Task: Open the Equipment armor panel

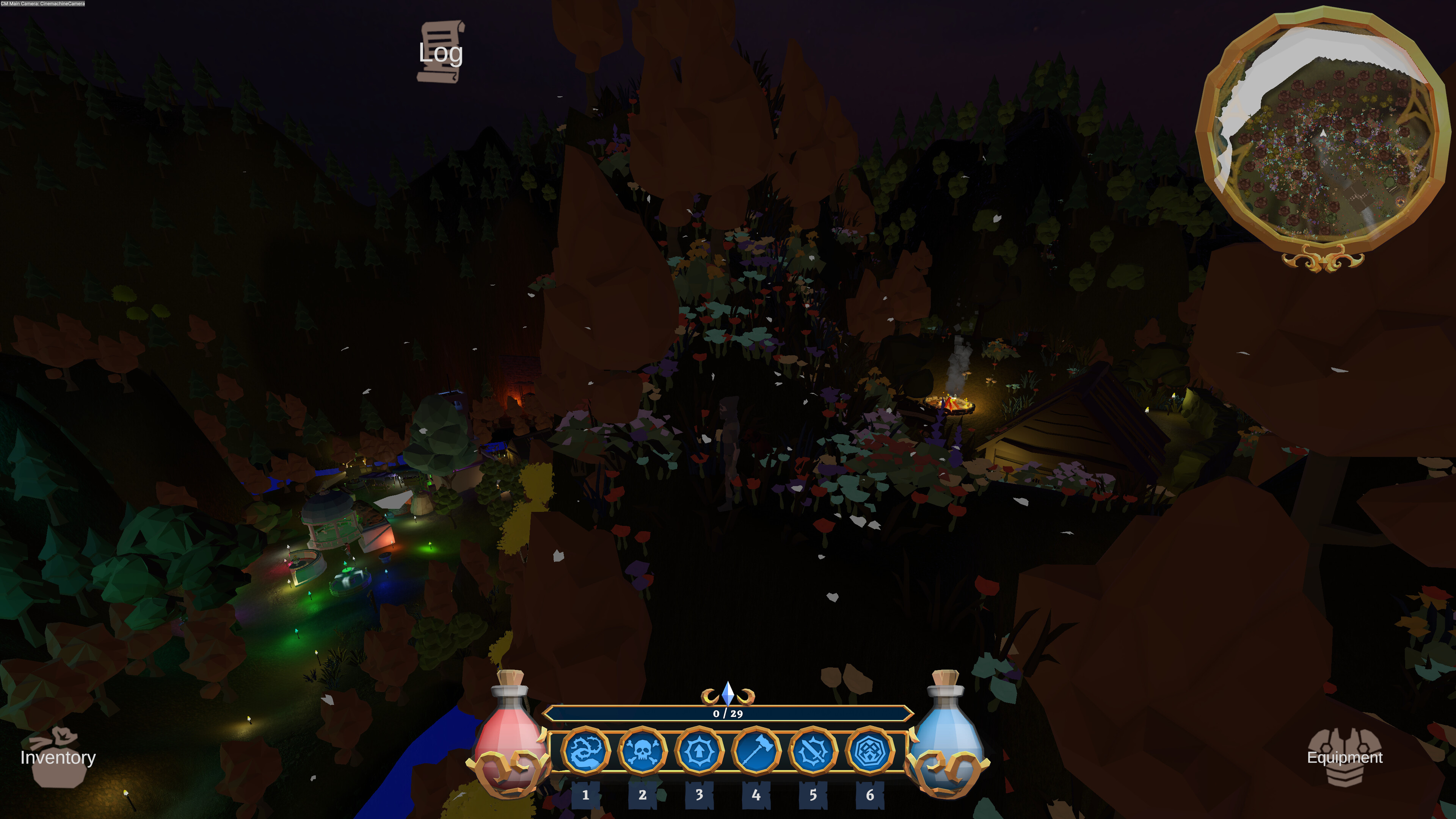Action: (1344, 757)
